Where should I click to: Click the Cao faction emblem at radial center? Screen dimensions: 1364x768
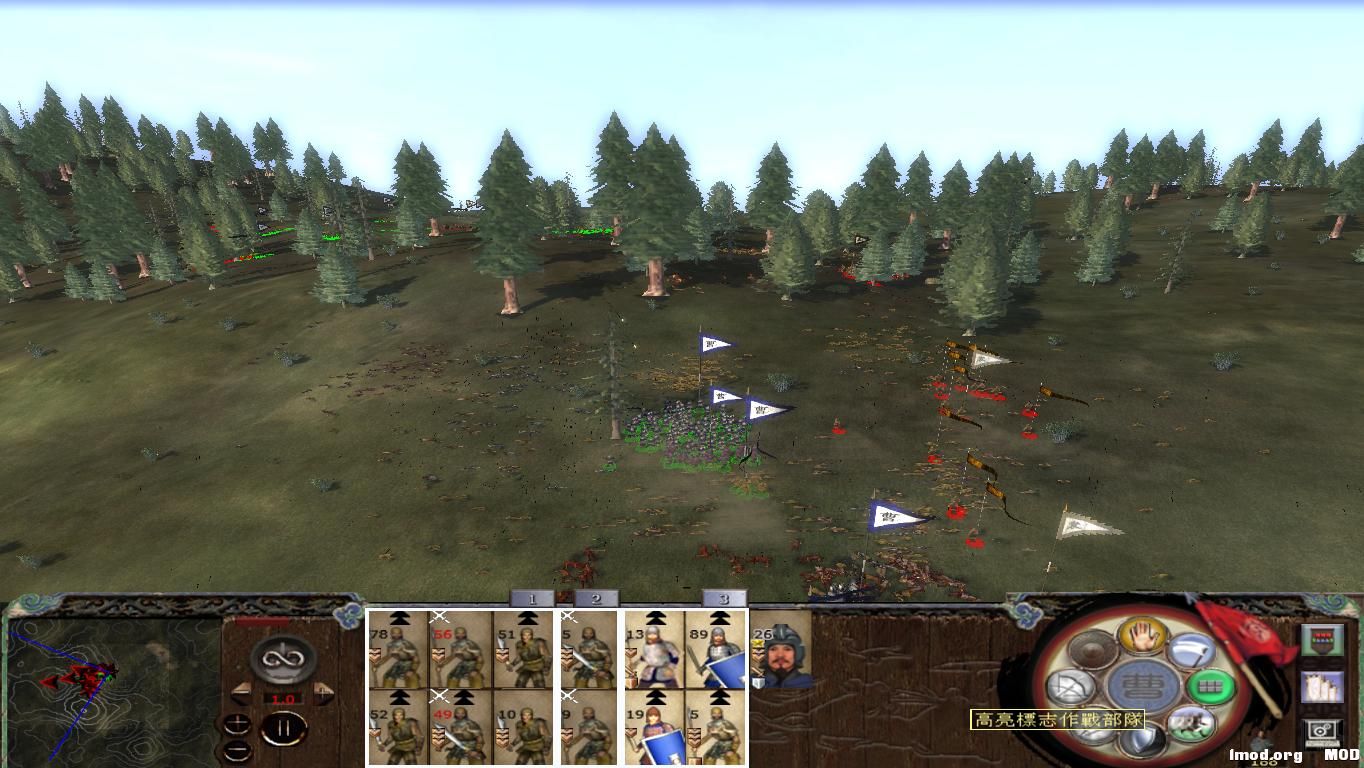(x=1144, y=685)
